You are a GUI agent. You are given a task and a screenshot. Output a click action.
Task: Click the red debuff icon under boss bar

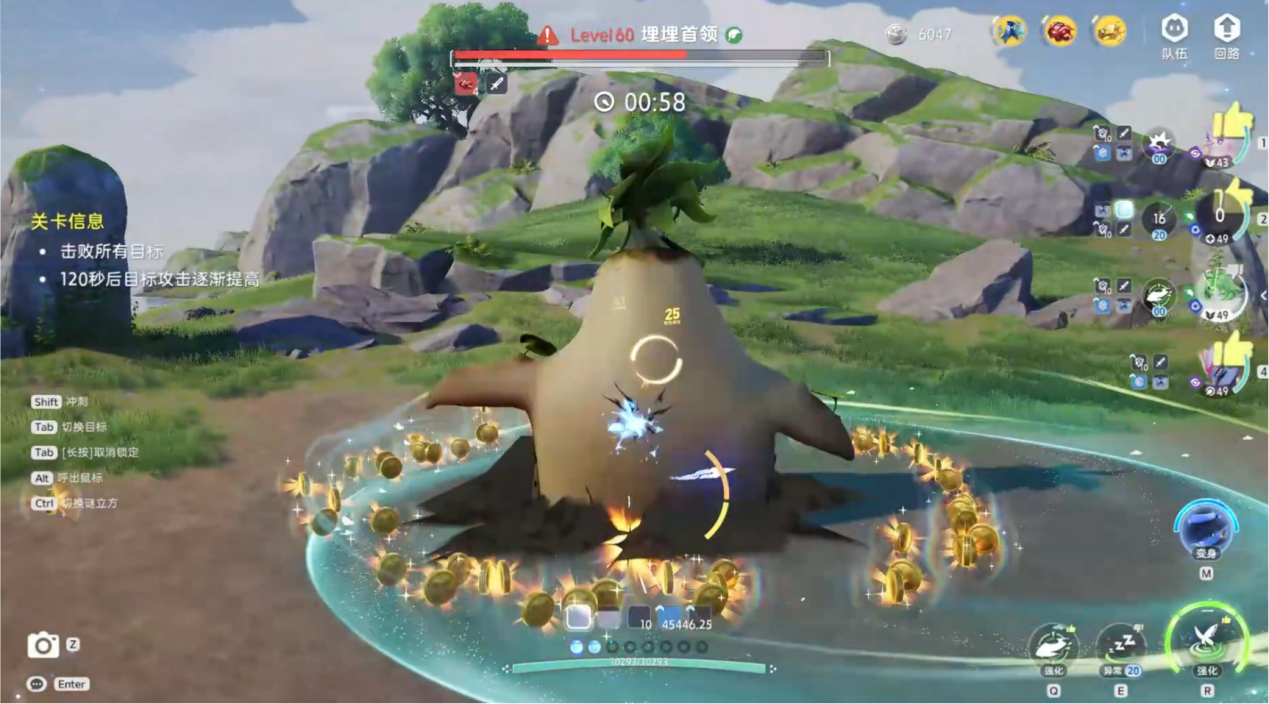tap(466, 84)
